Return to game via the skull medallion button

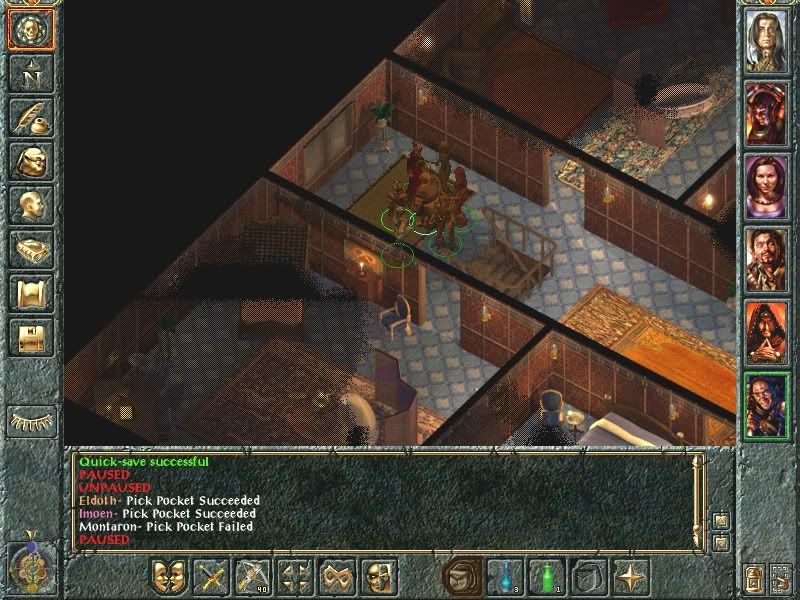pos(31,32)
